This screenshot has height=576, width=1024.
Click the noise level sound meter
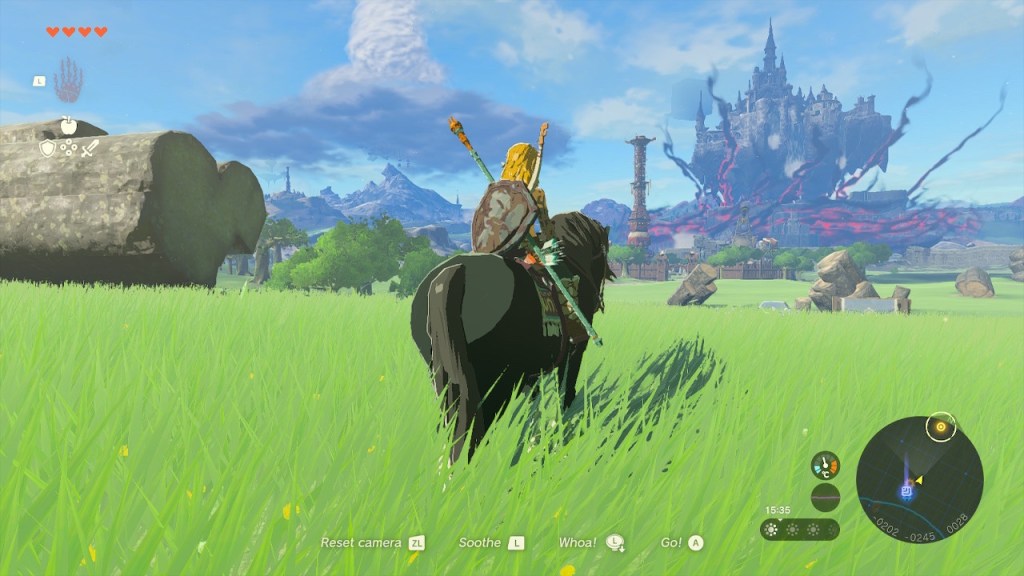(x=825, y=497)
